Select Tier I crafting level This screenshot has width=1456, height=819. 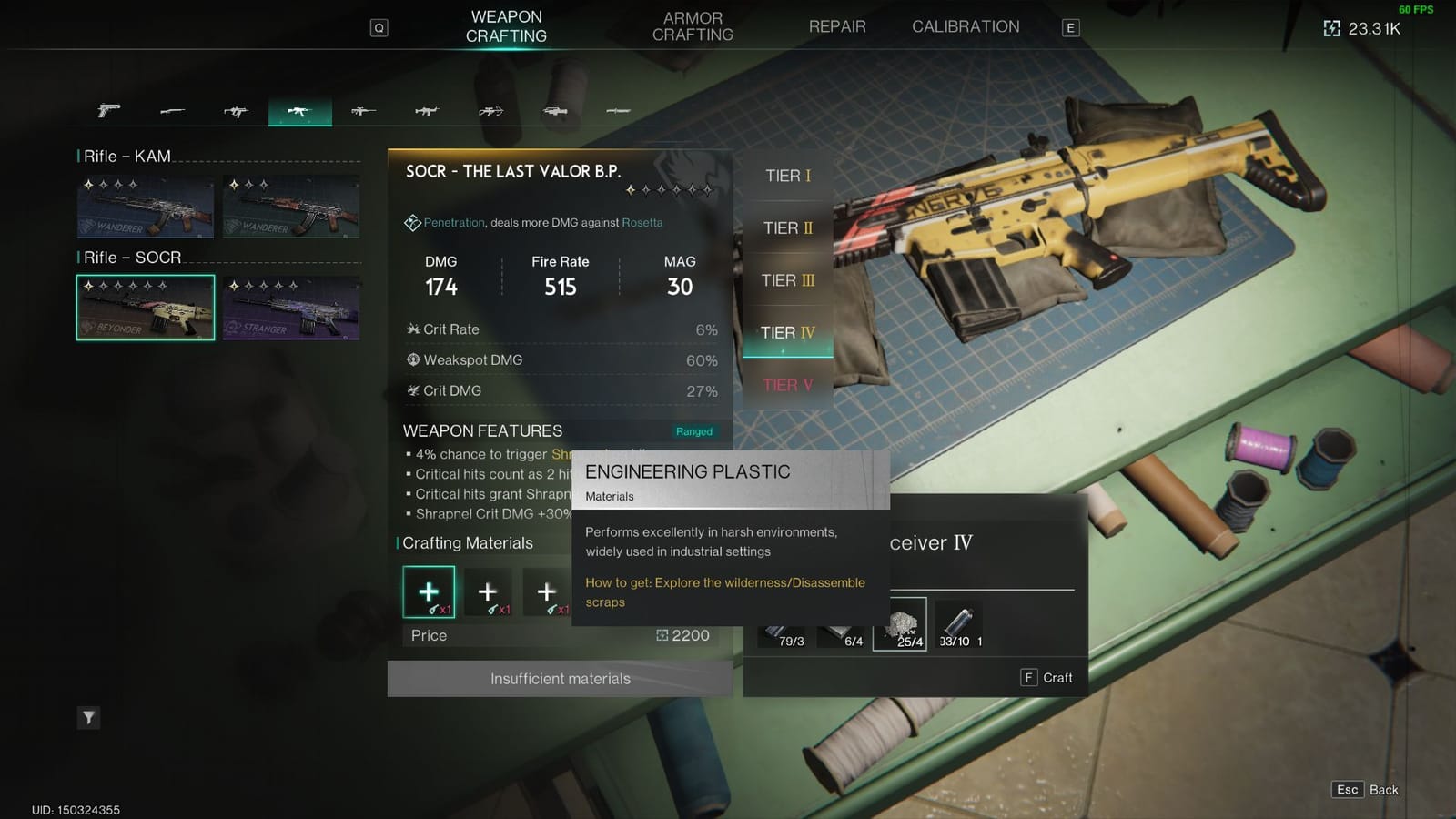coord(788,176)
